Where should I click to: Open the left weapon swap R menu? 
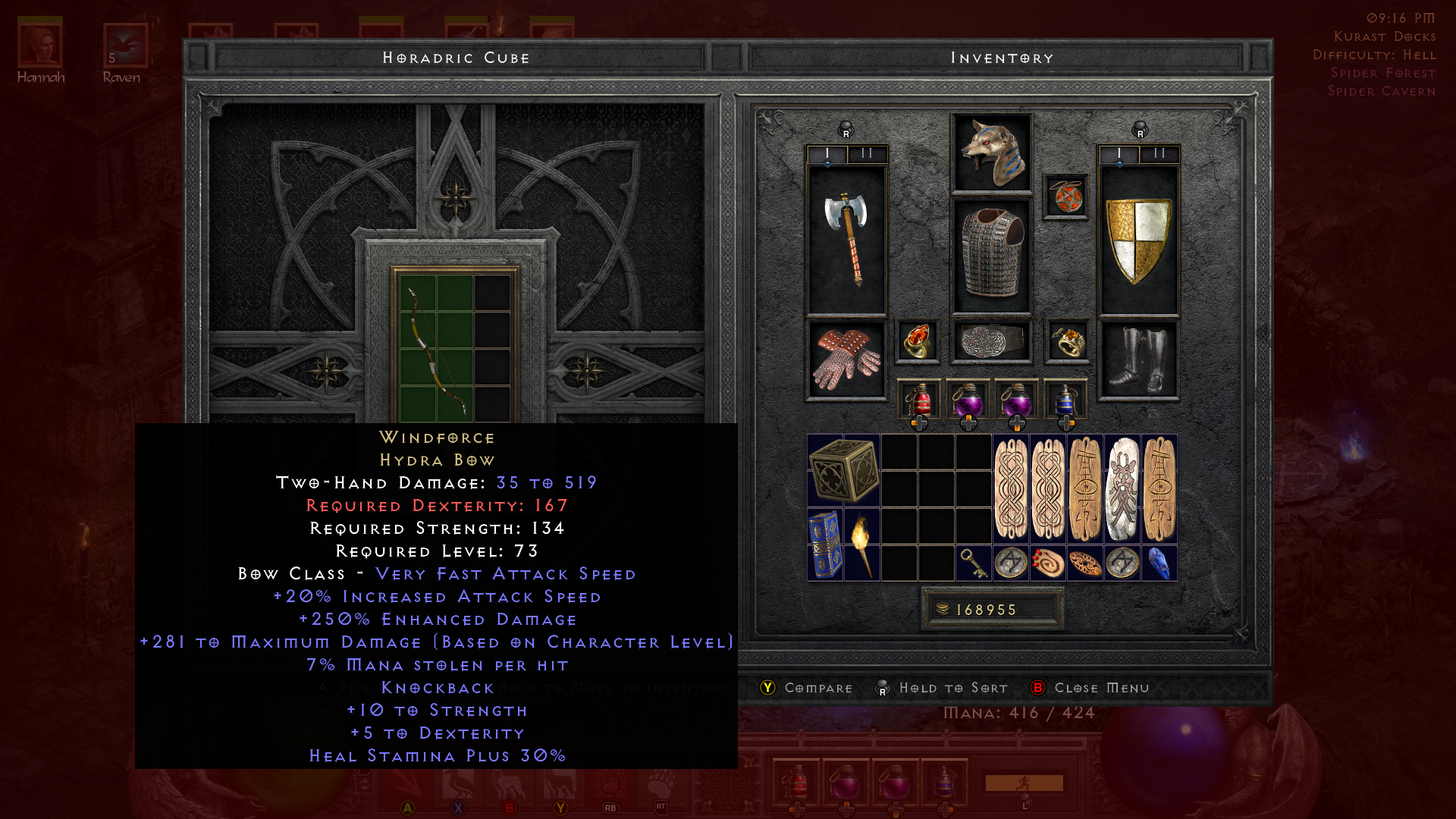[x=845, y=130]
